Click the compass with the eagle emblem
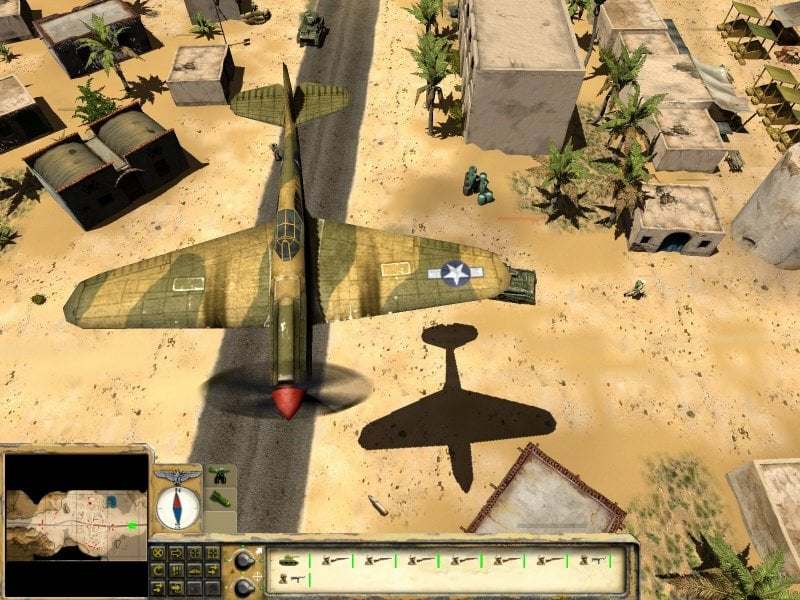This screenshot has height=600, width=800. point(178,505)
